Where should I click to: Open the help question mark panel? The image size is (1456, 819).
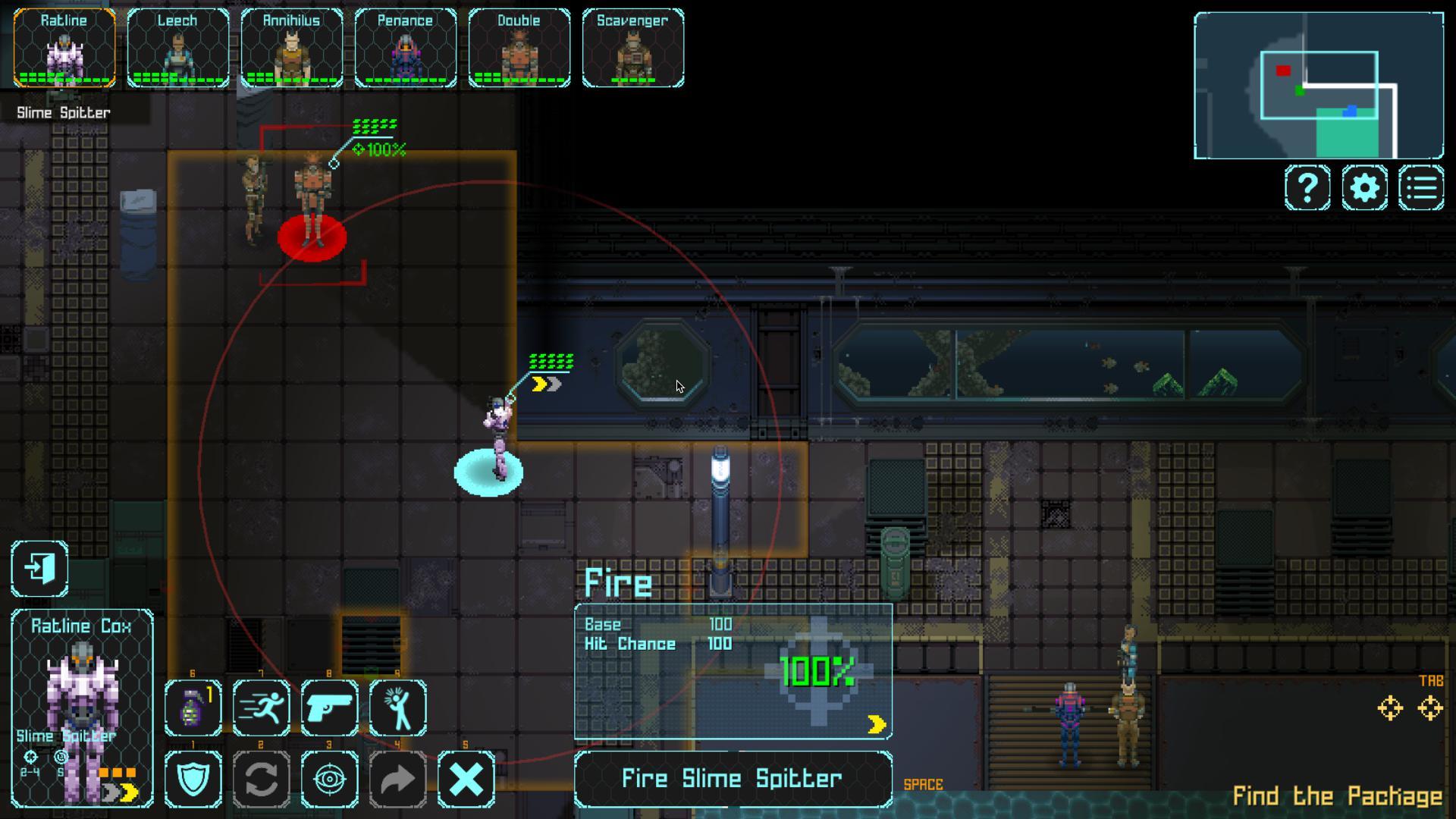tap(1306, 187)
